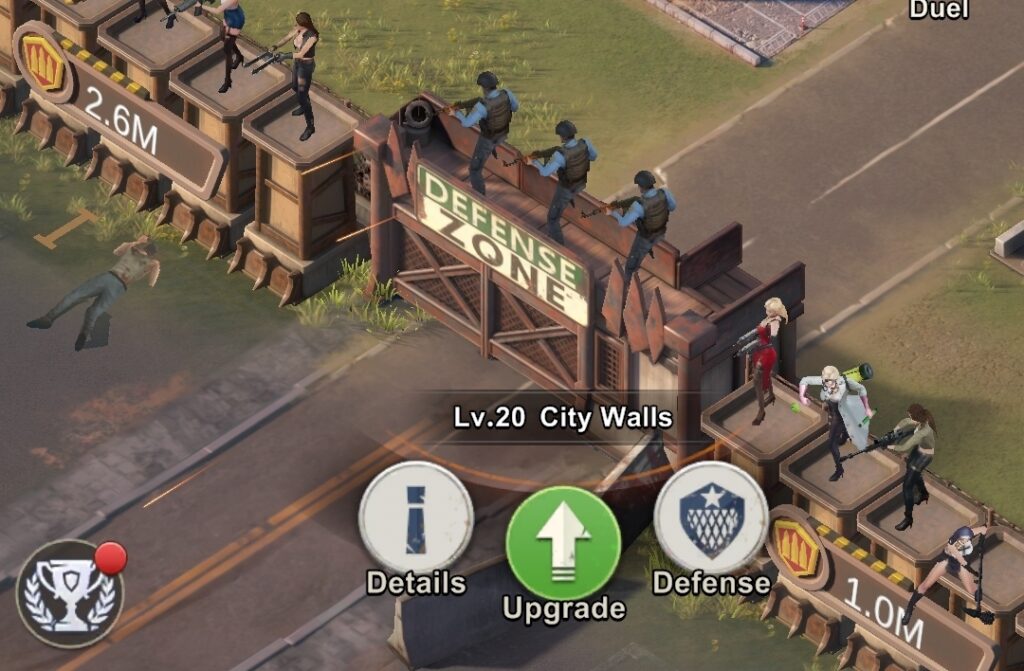
Task: Open the Duel event
Action: pyautogui.click(x=938, y=10)
